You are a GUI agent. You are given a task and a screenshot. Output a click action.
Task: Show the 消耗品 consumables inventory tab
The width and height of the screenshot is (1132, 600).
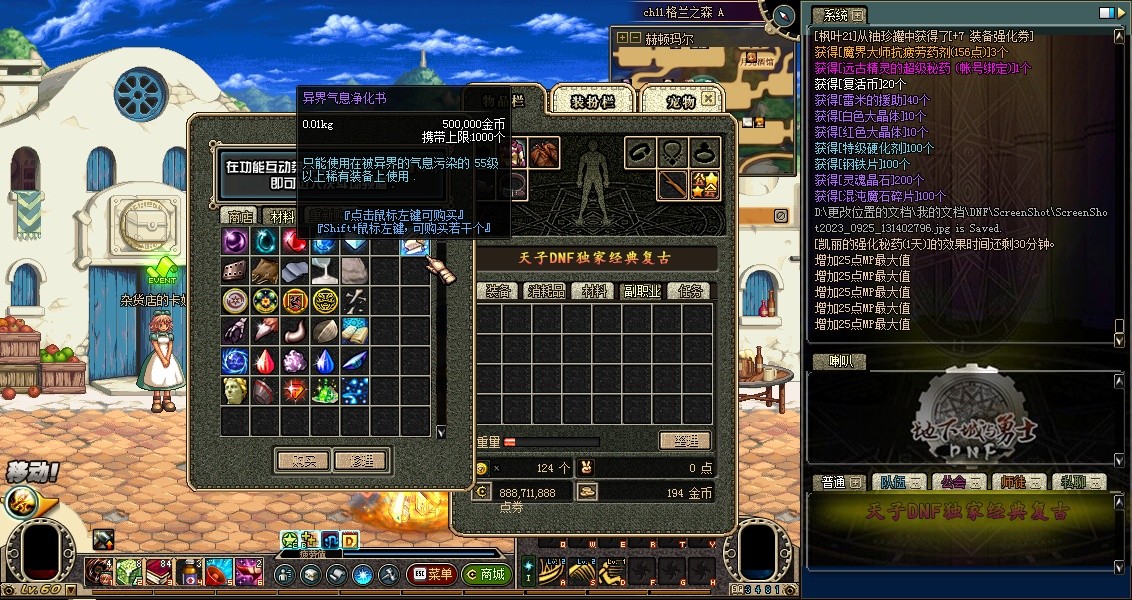tap(546, 291)
